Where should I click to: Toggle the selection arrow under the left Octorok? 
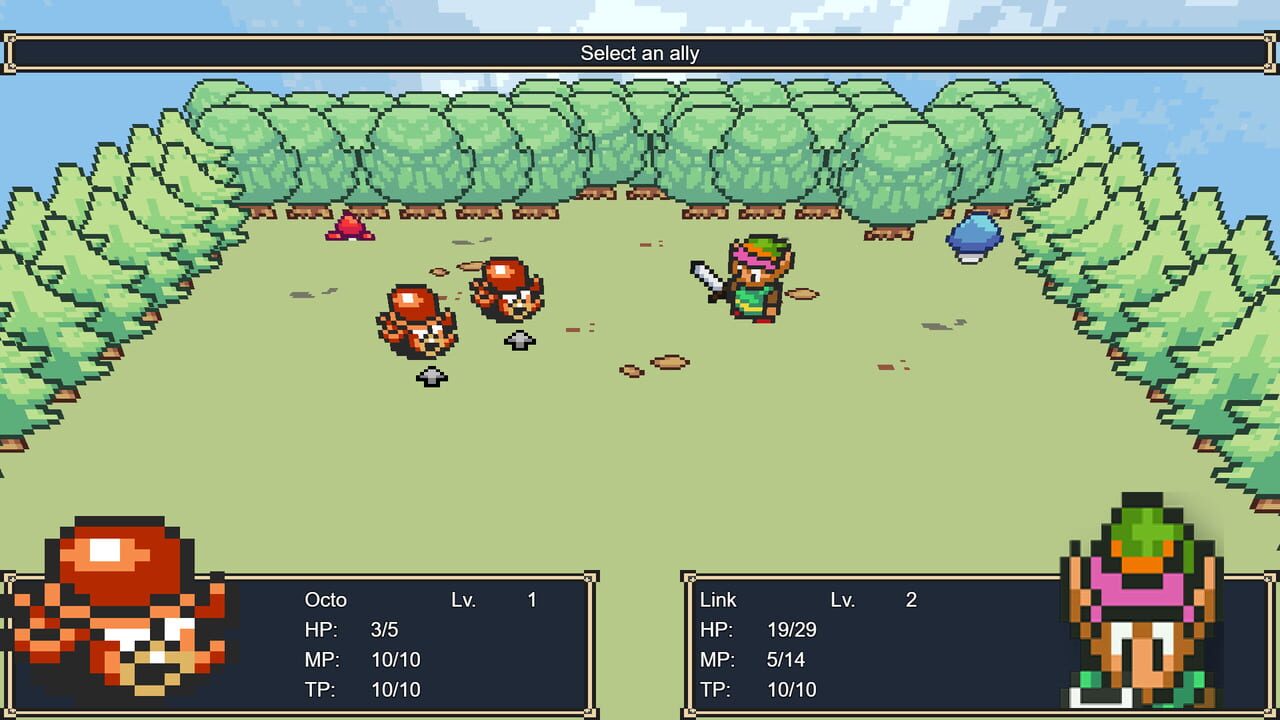(430, 375)
